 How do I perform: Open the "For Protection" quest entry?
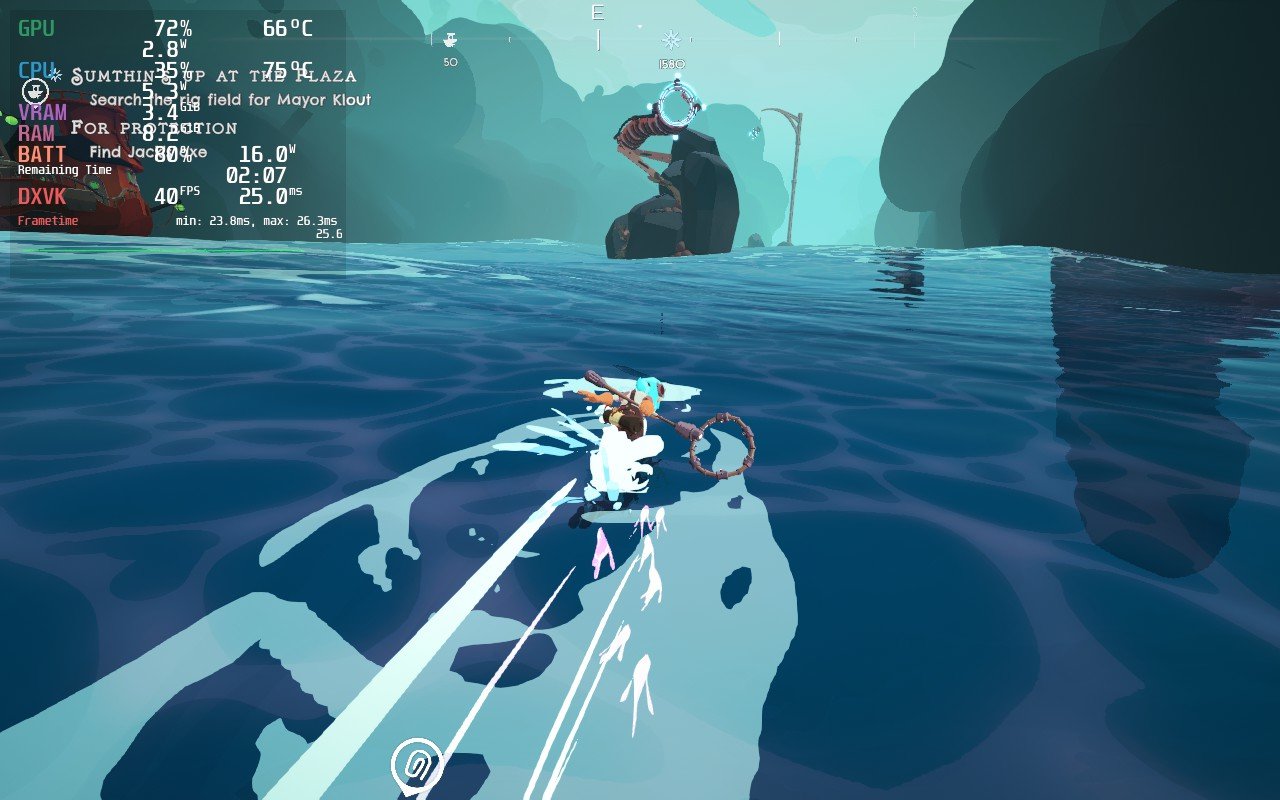pyautogui.click(x=154, y=128)
